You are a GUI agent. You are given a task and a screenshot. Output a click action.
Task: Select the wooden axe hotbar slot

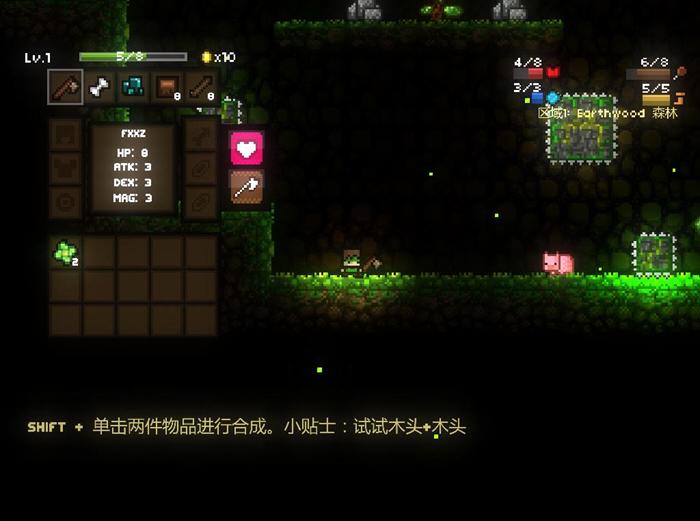[65, 88]
